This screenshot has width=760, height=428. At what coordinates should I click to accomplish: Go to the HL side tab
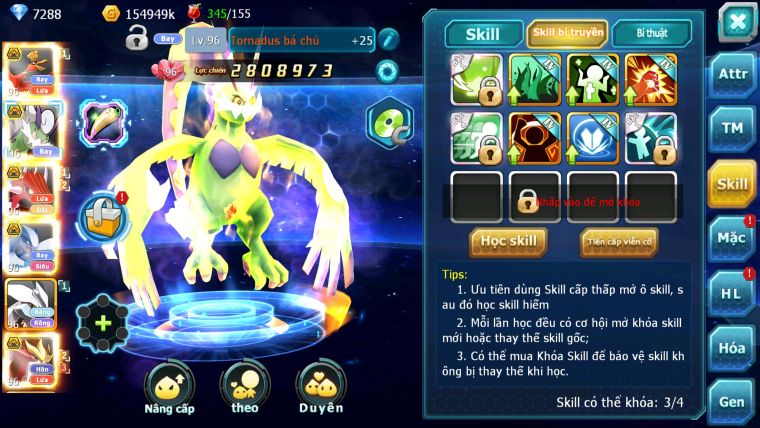(x=733, y=293)
